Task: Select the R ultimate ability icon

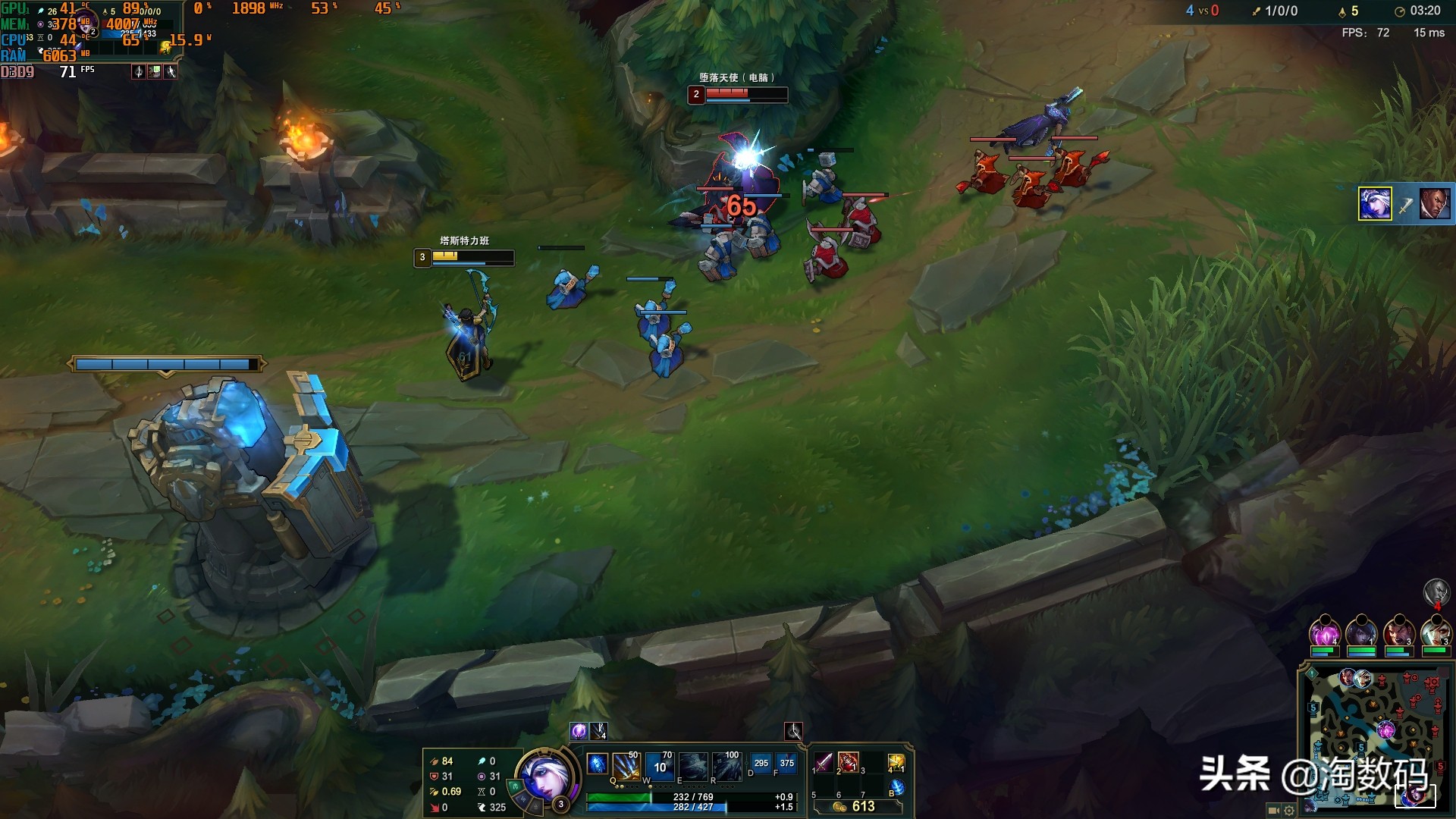Action: coord(726,766)
